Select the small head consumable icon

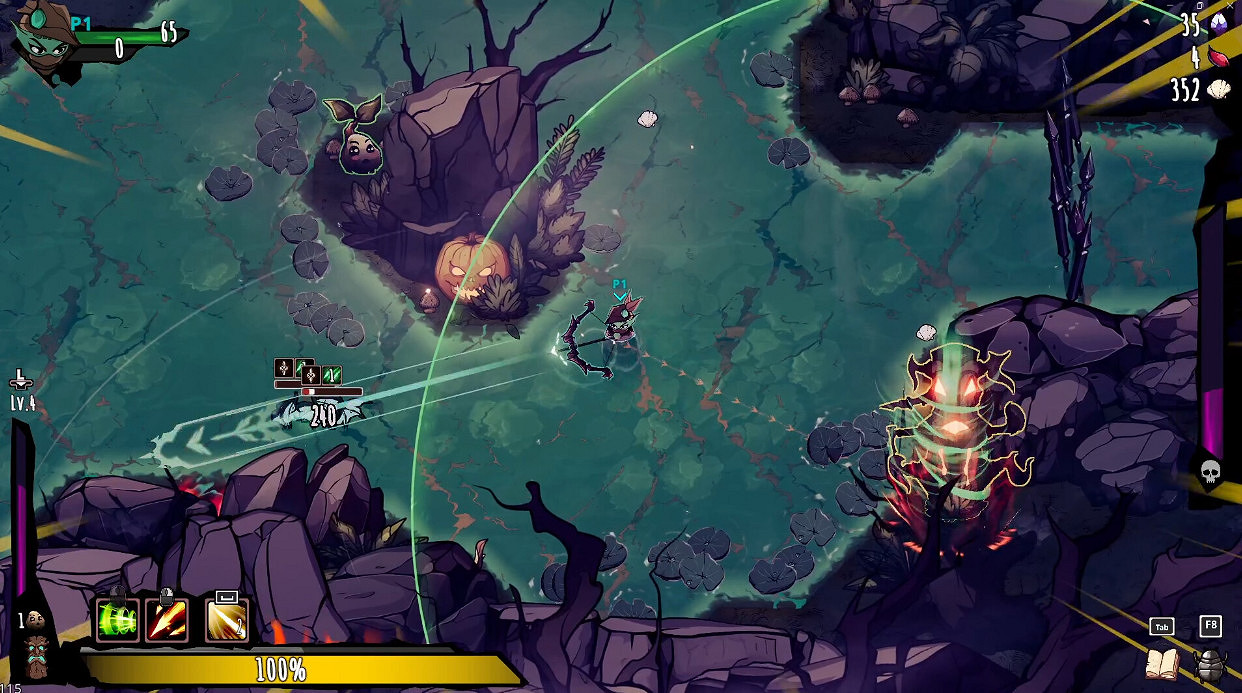point(36,620)
